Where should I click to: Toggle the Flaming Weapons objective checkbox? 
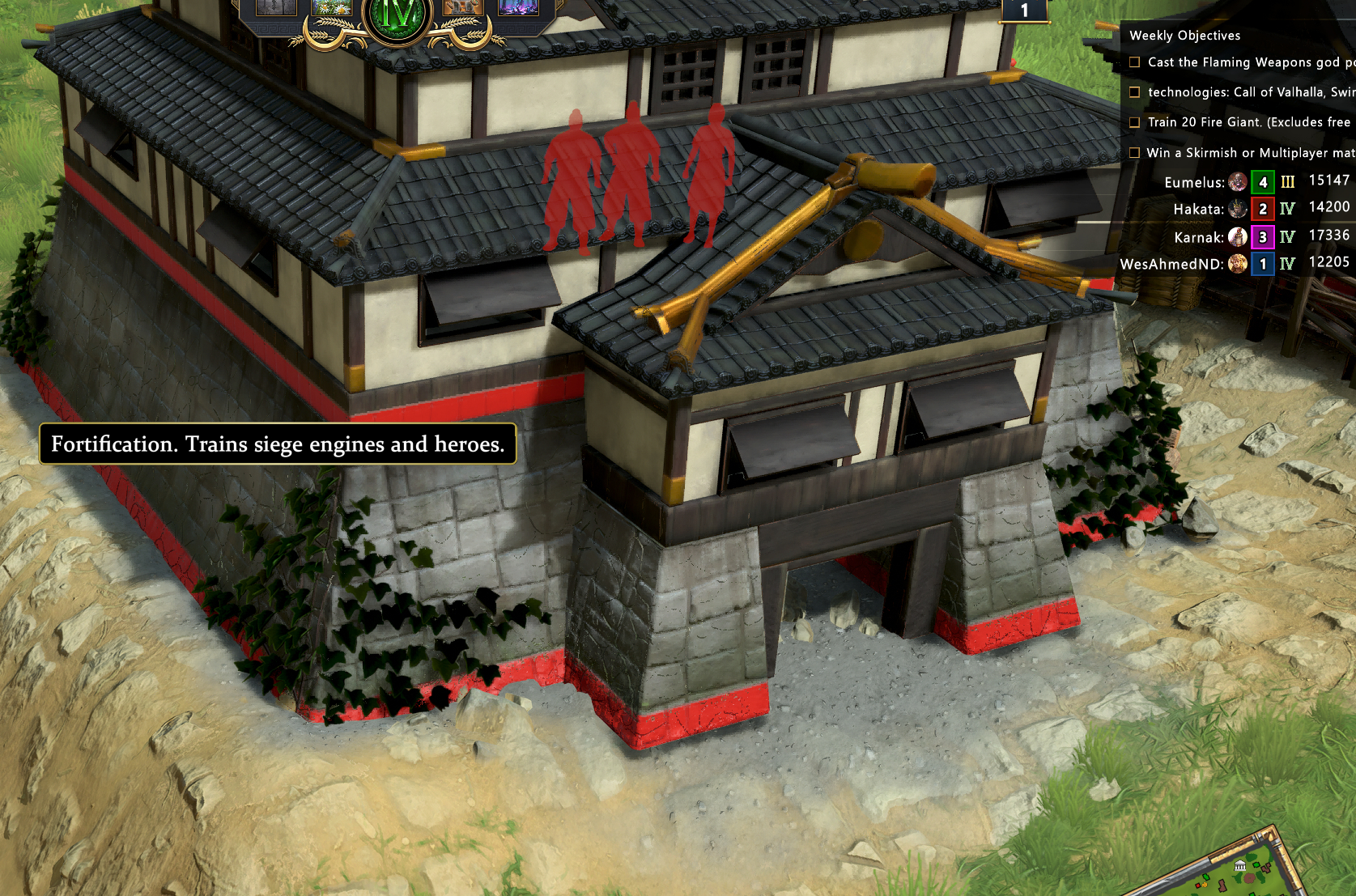(x=1135, y=62)
